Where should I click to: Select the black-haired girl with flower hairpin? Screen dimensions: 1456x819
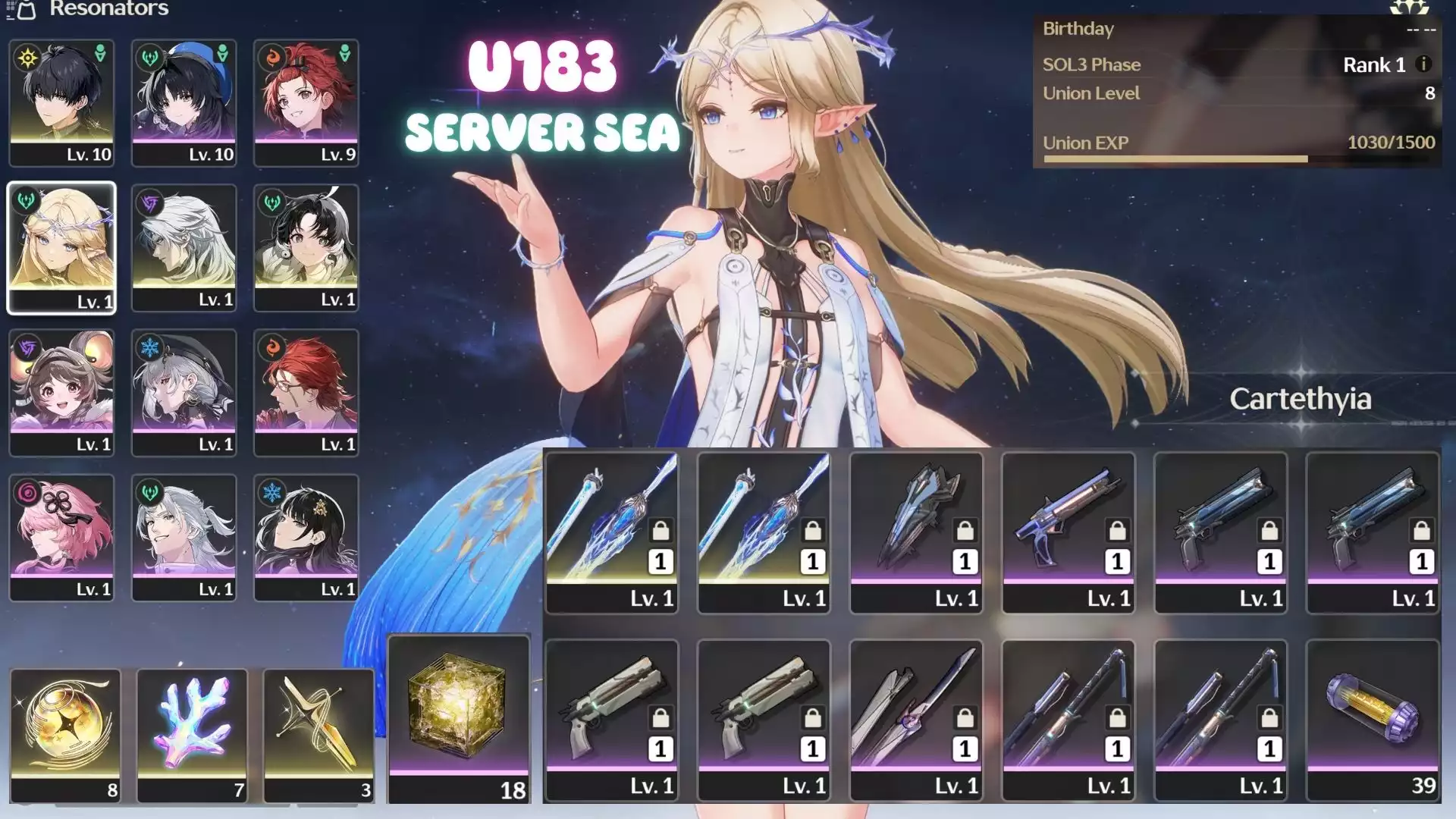coord(306,537)
